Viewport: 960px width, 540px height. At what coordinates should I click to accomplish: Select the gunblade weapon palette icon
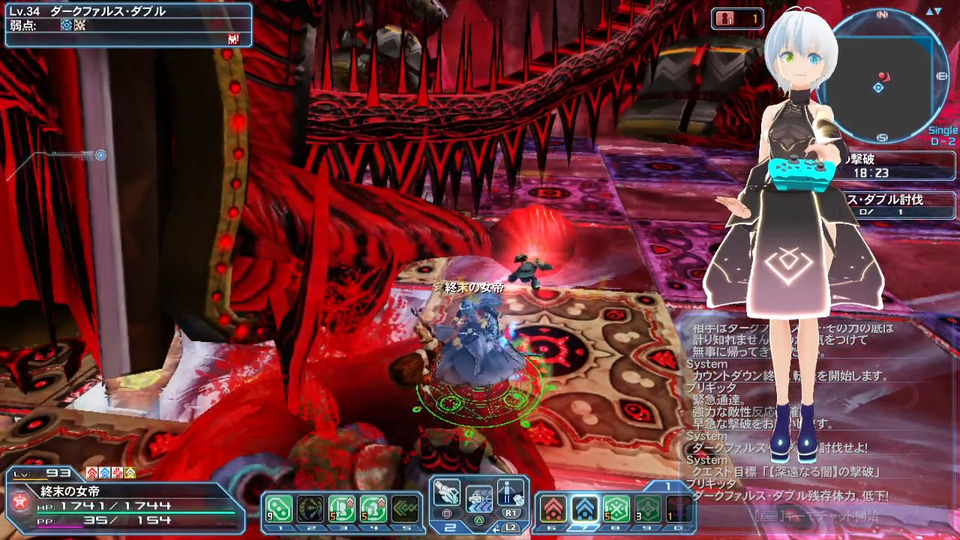(450, 492)
